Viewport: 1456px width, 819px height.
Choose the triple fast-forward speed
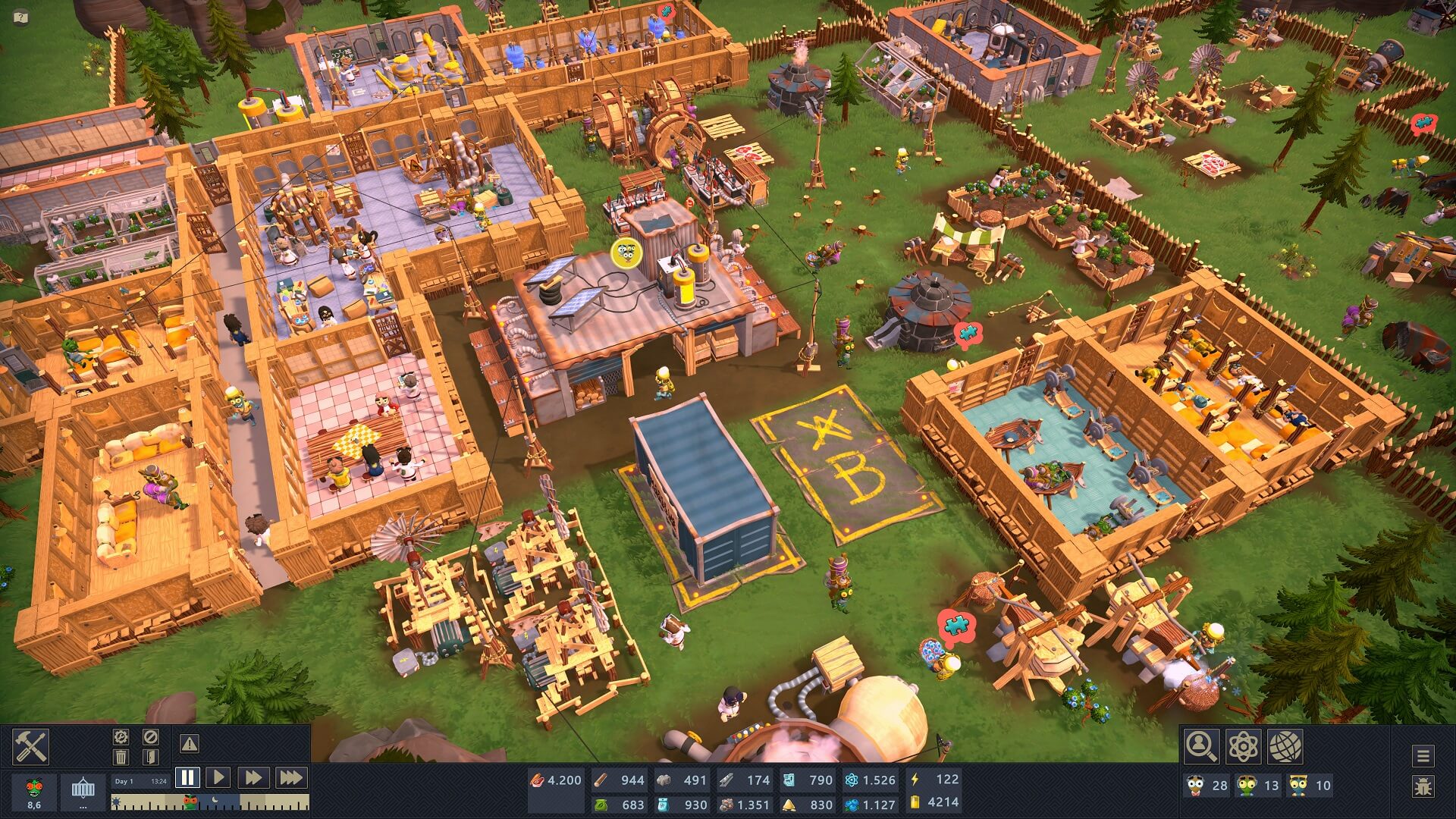pos(290,777)
